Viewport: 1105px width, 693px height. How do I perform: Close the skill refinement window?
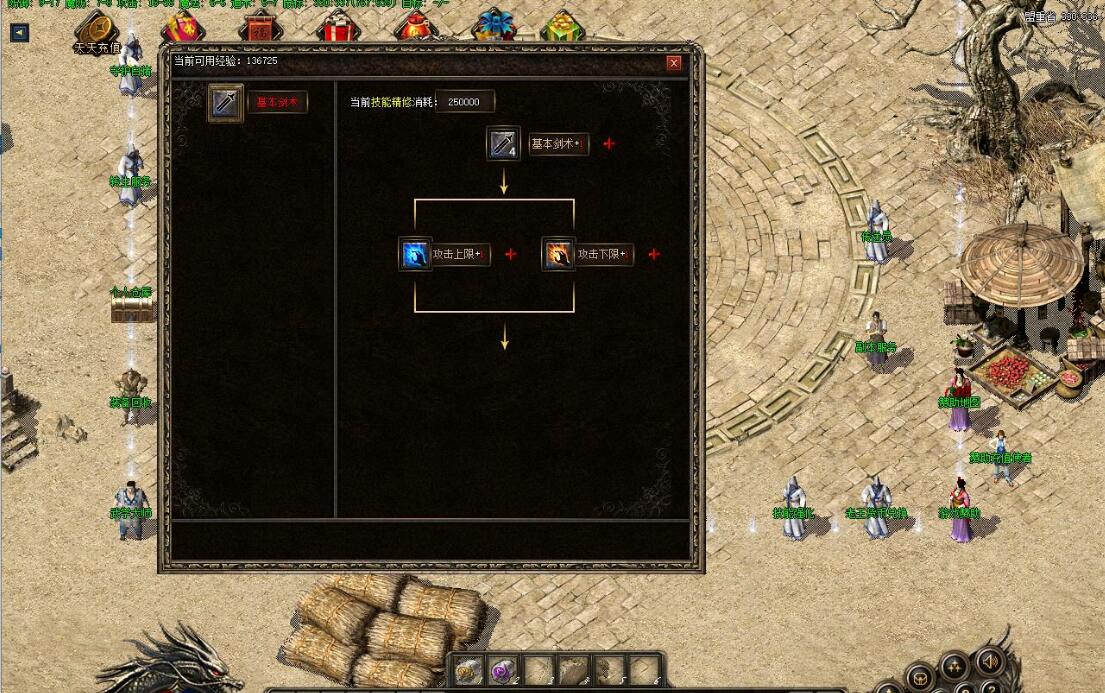[x=674, y=63]
